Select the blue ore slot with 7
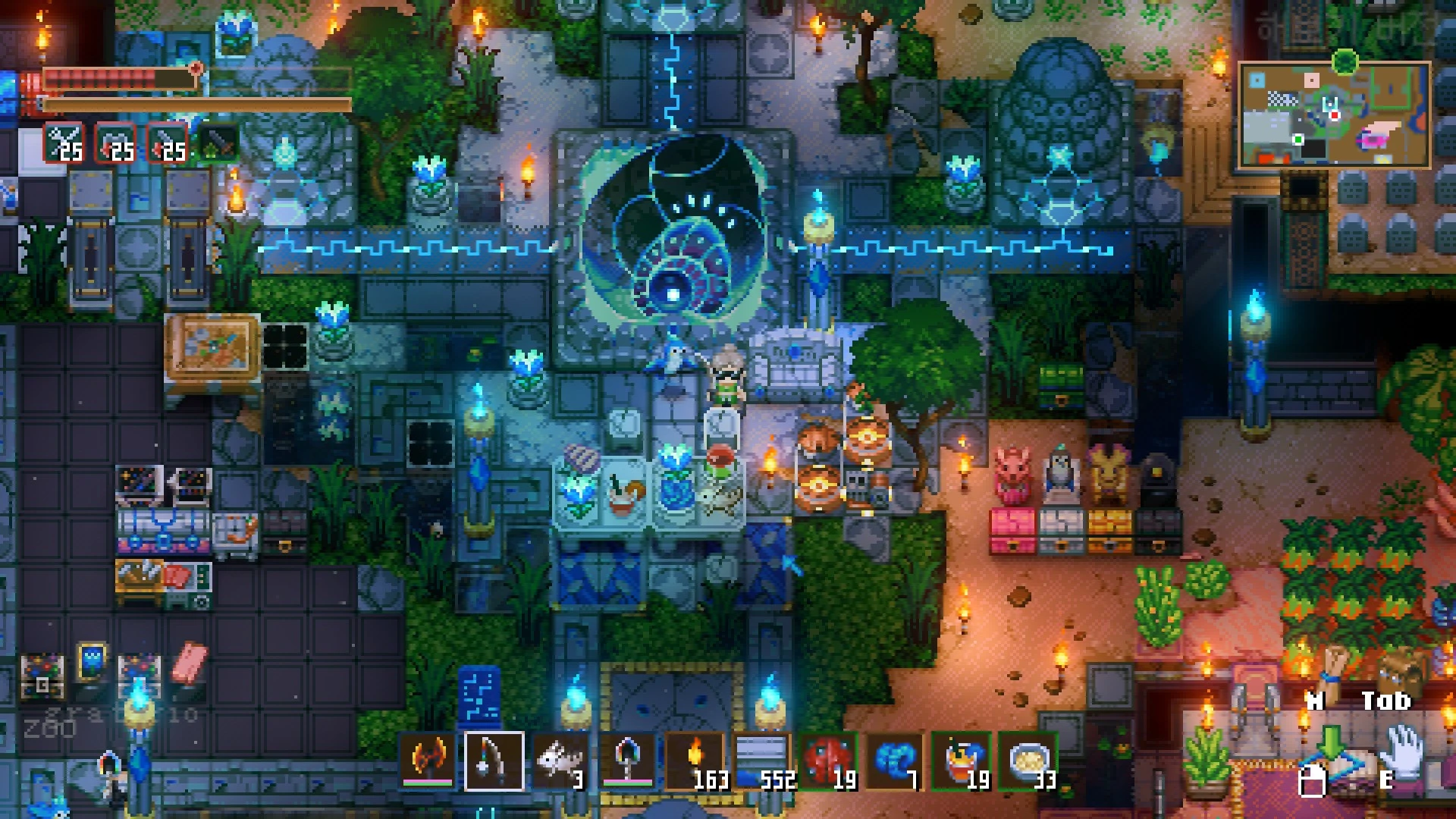Screen dimensions: 1456x819 894,761
